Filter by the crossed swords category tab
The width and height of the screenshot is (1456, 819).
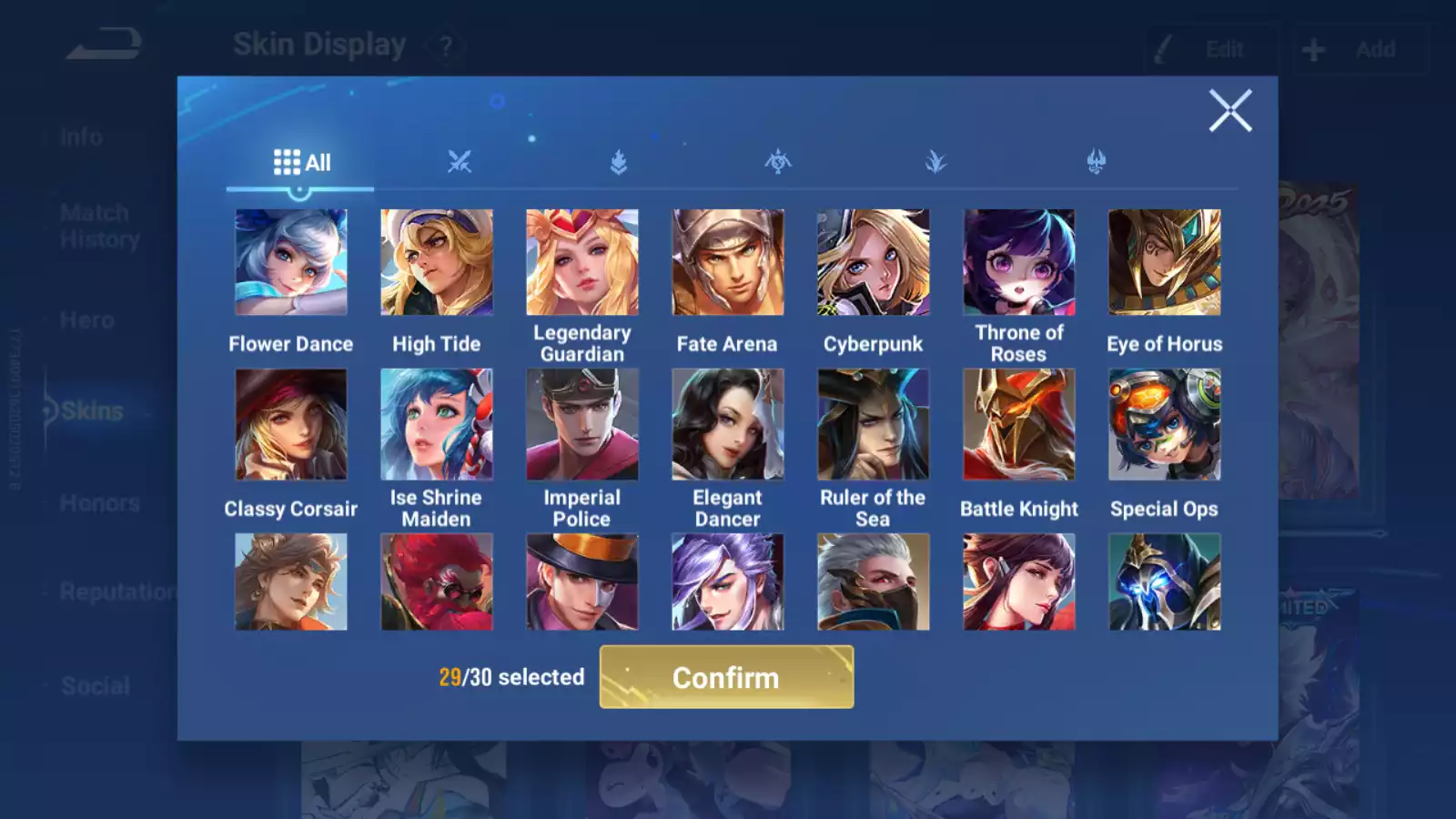tap(460, 163)
